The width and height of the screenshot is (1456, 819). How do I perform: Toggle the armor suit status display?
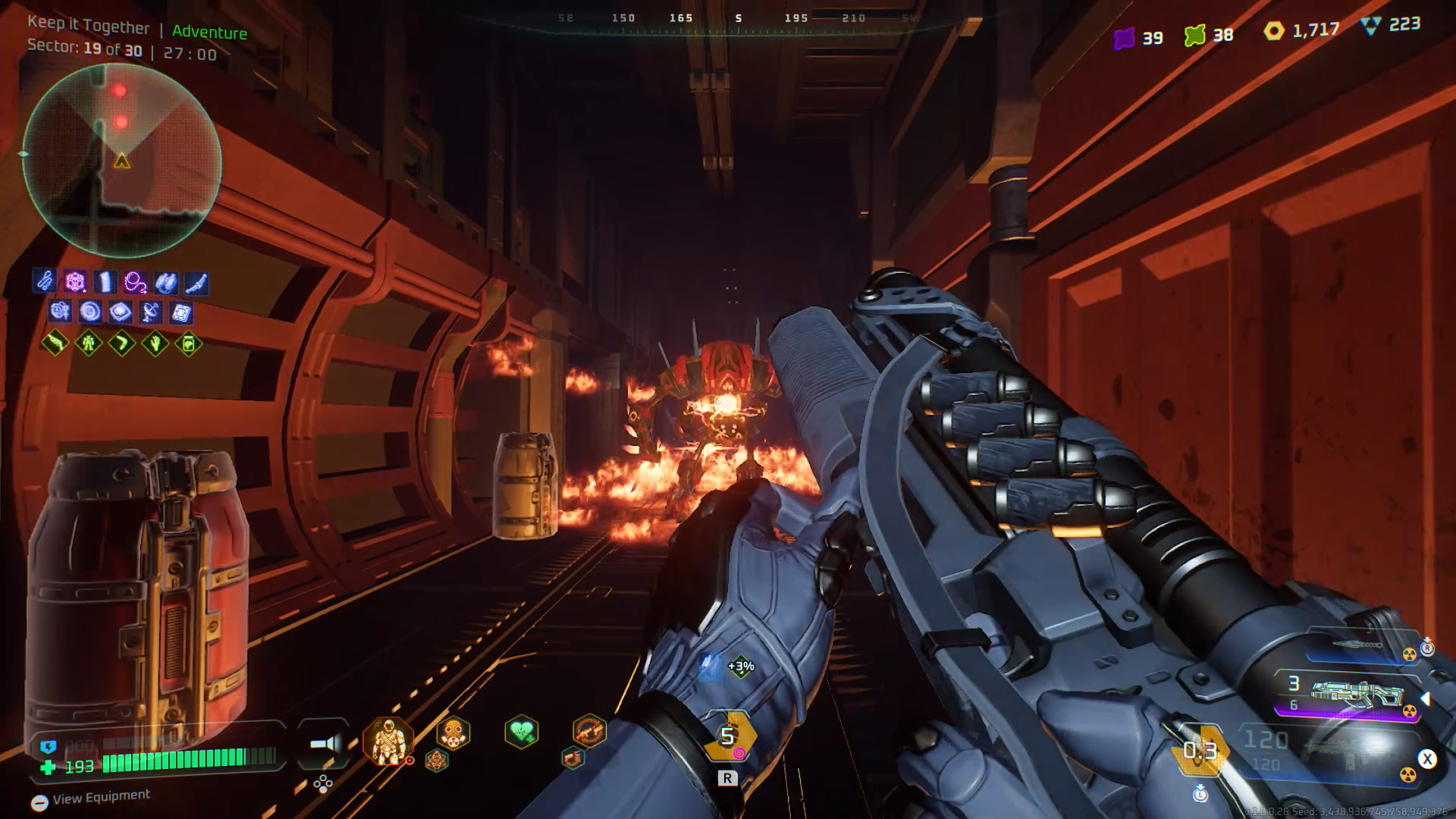click(x=389, y=743)
